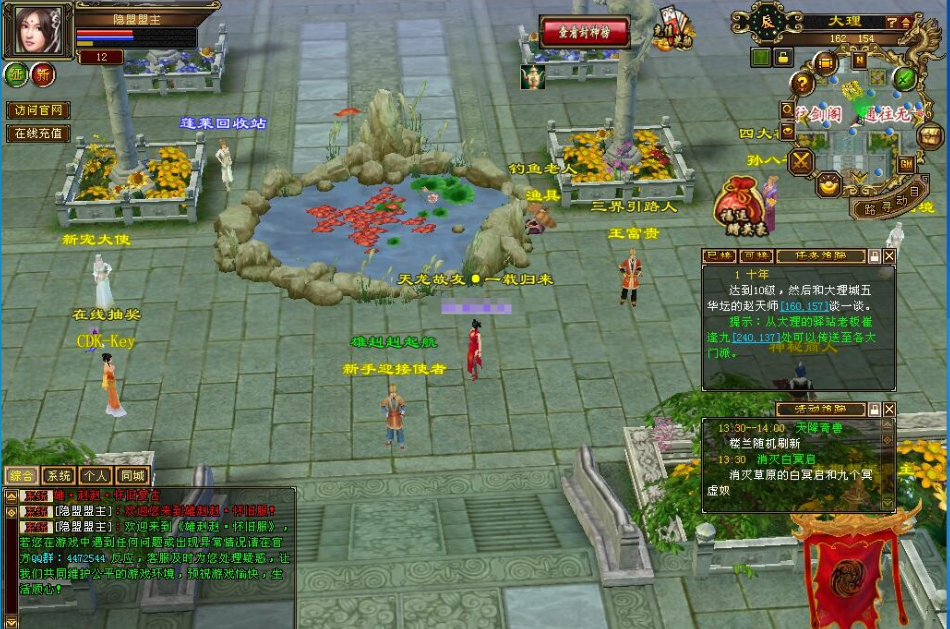This screenshot has height=629, width=950.
Task: Open the 在线充值 online recharge button
Action: tap(37, 133)
